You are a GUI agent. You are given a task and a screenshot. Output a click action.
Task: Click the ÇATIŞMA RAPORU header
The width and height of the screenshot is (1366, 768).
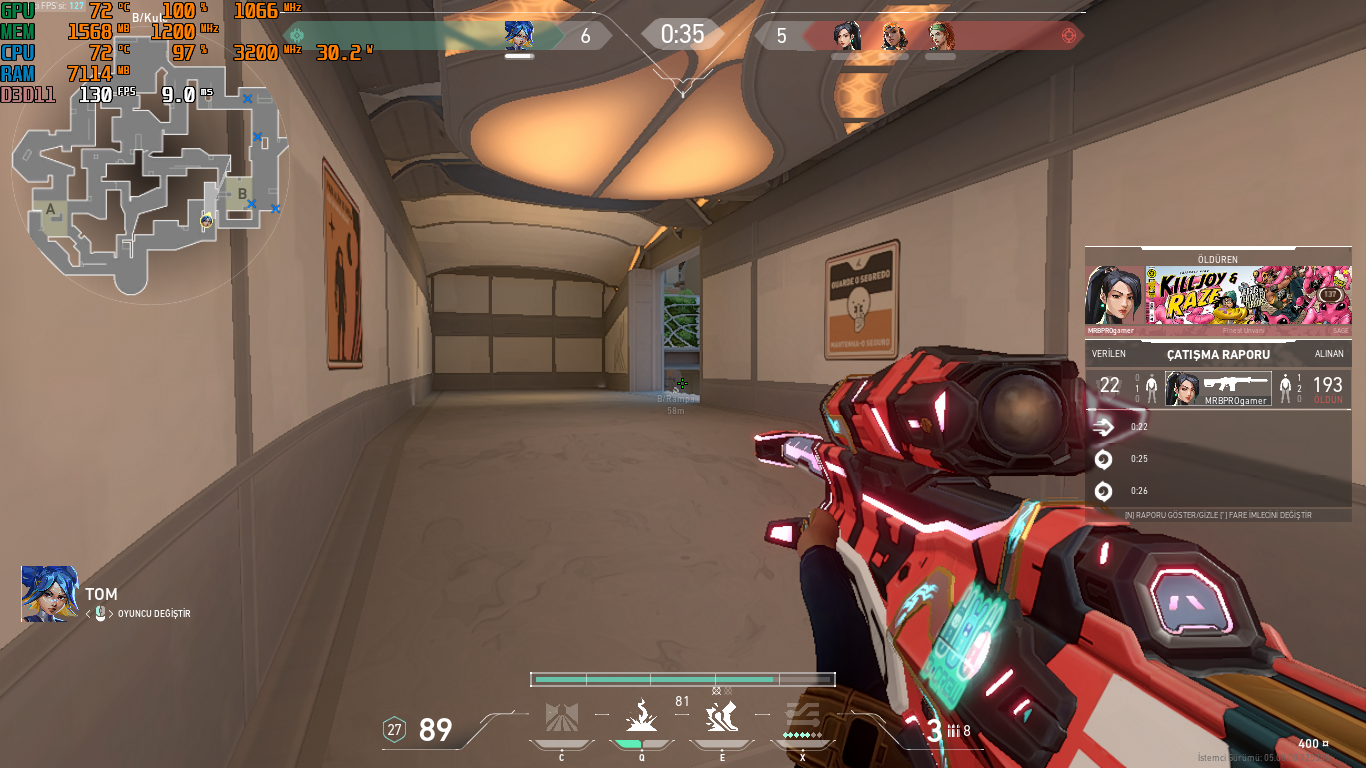coord(1218,354)
